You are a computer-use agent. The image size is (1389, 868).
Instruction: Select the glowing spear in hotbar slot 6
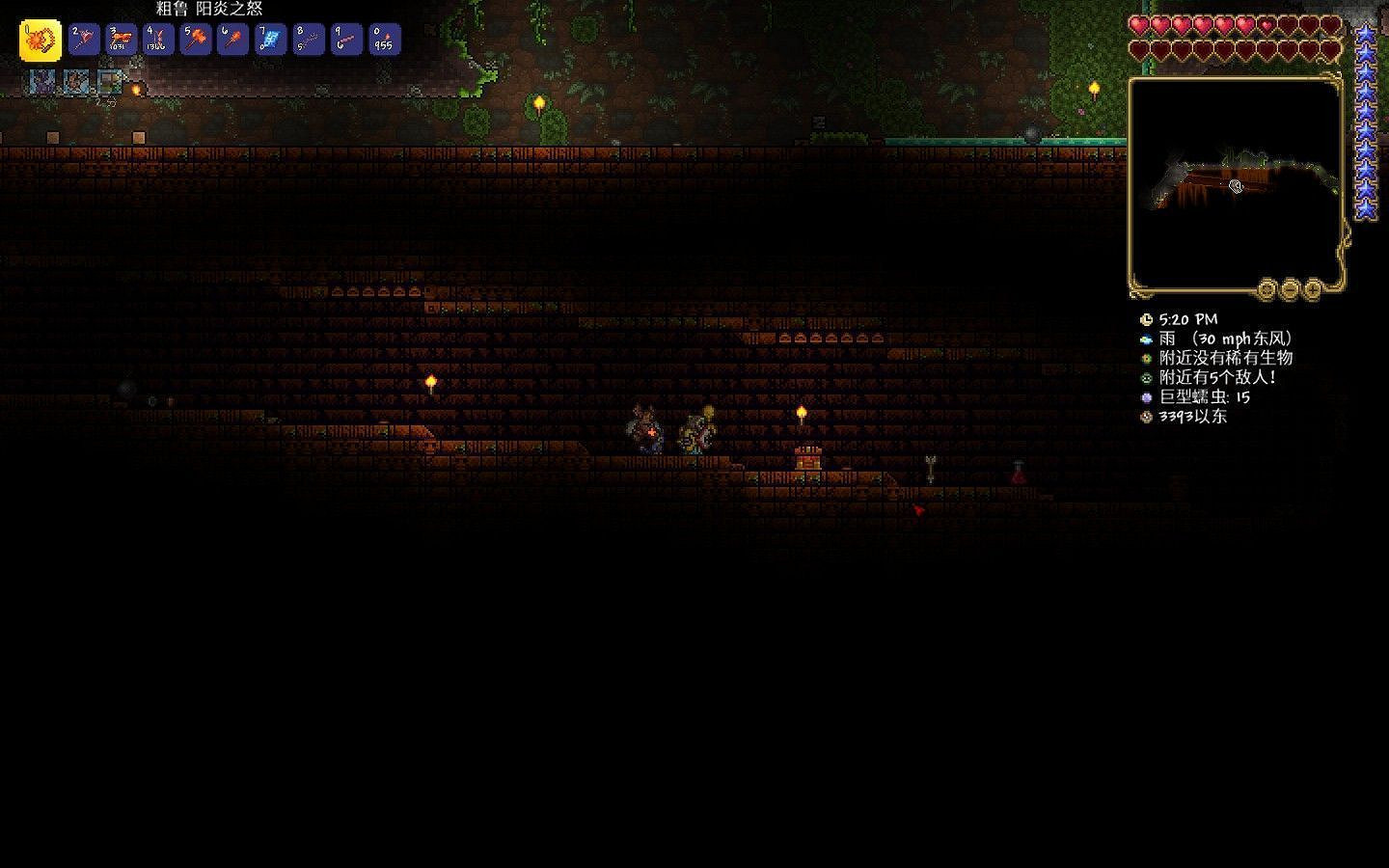(231, 40)
